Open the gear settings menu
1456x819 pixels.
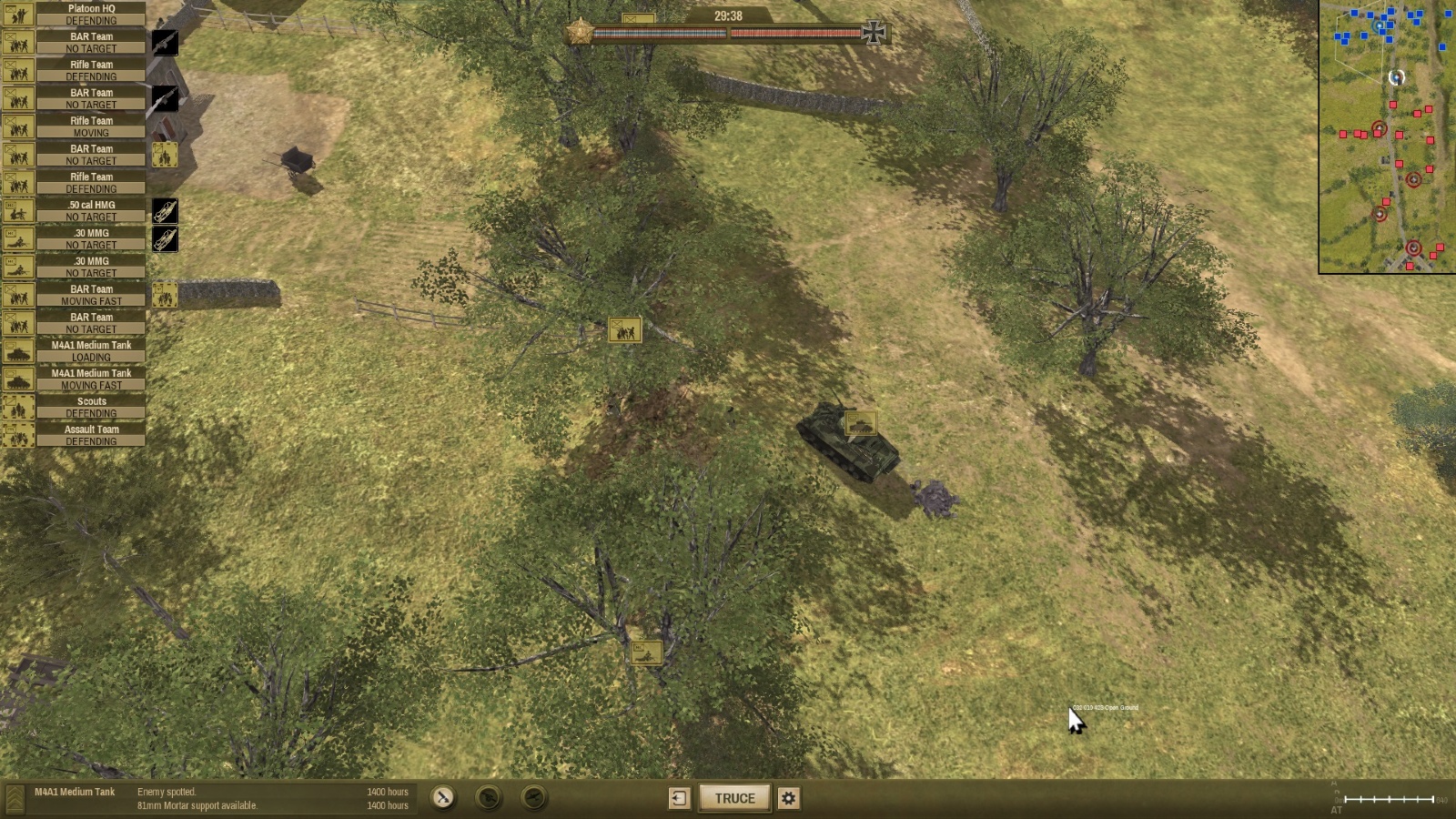[x=789, y=798]
